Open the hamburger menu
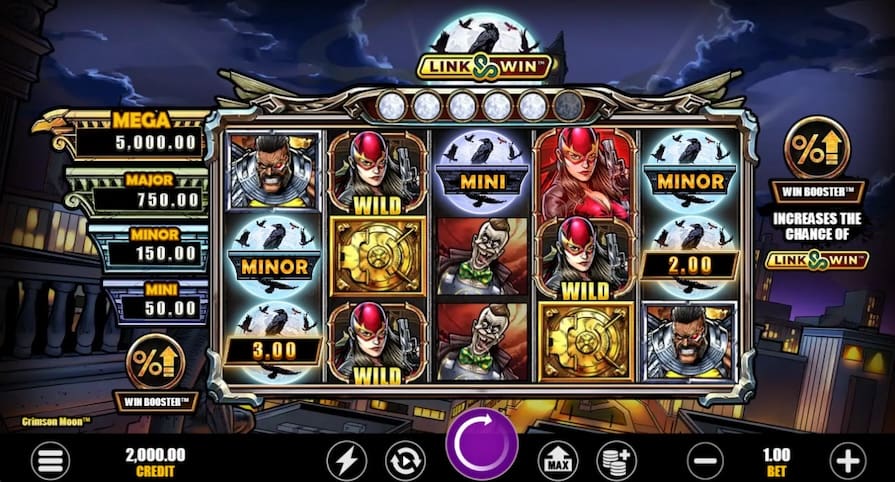The width and height of the screenshot is (895, 482). click(47, 461)
